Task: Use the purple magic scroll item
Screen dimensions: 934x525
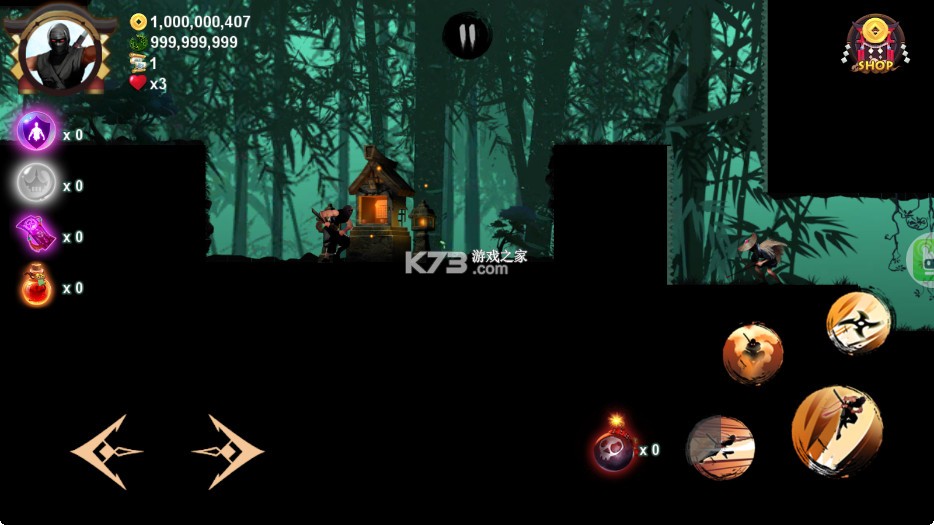Action: click(37, 236)
